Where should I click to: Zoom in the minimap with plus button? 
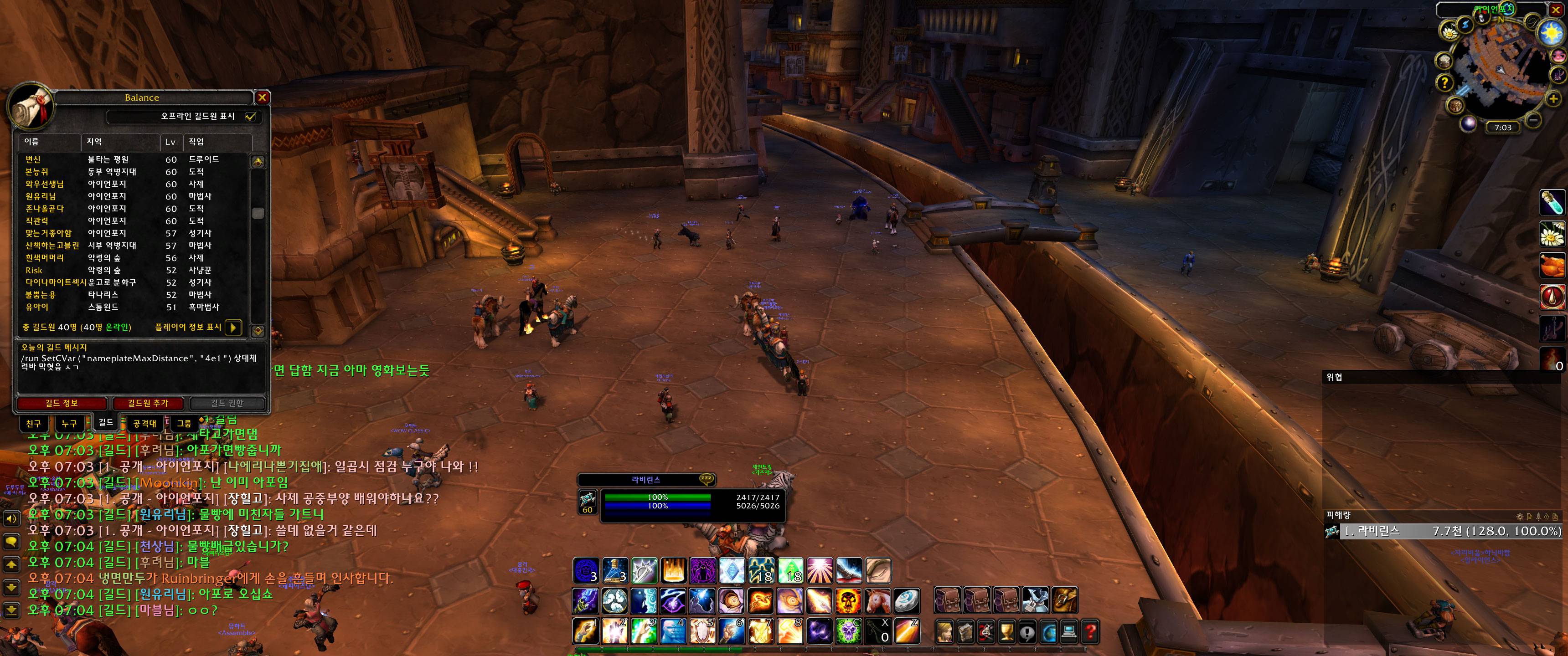[1553, 98]
